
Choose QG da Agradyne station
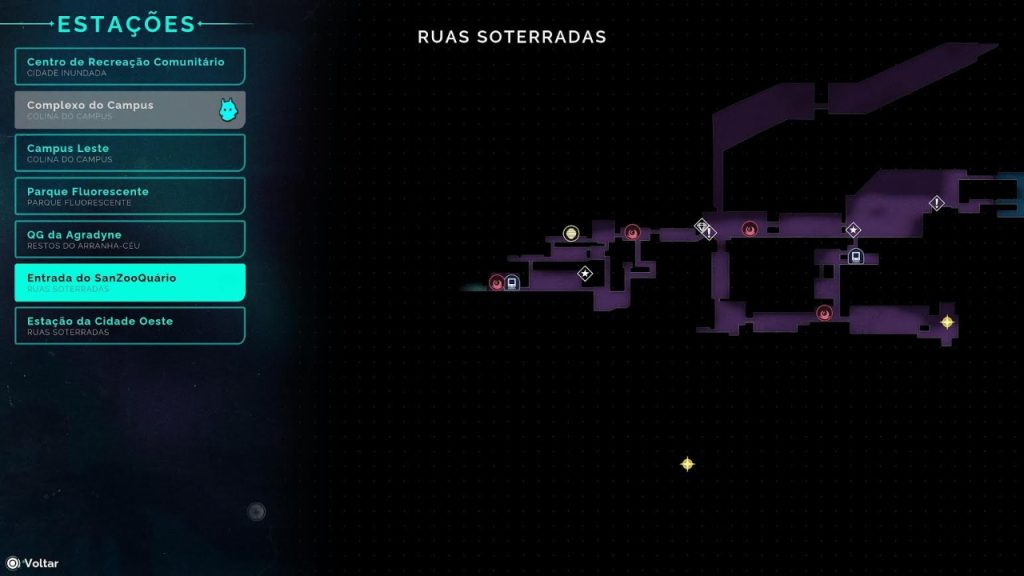130,238
